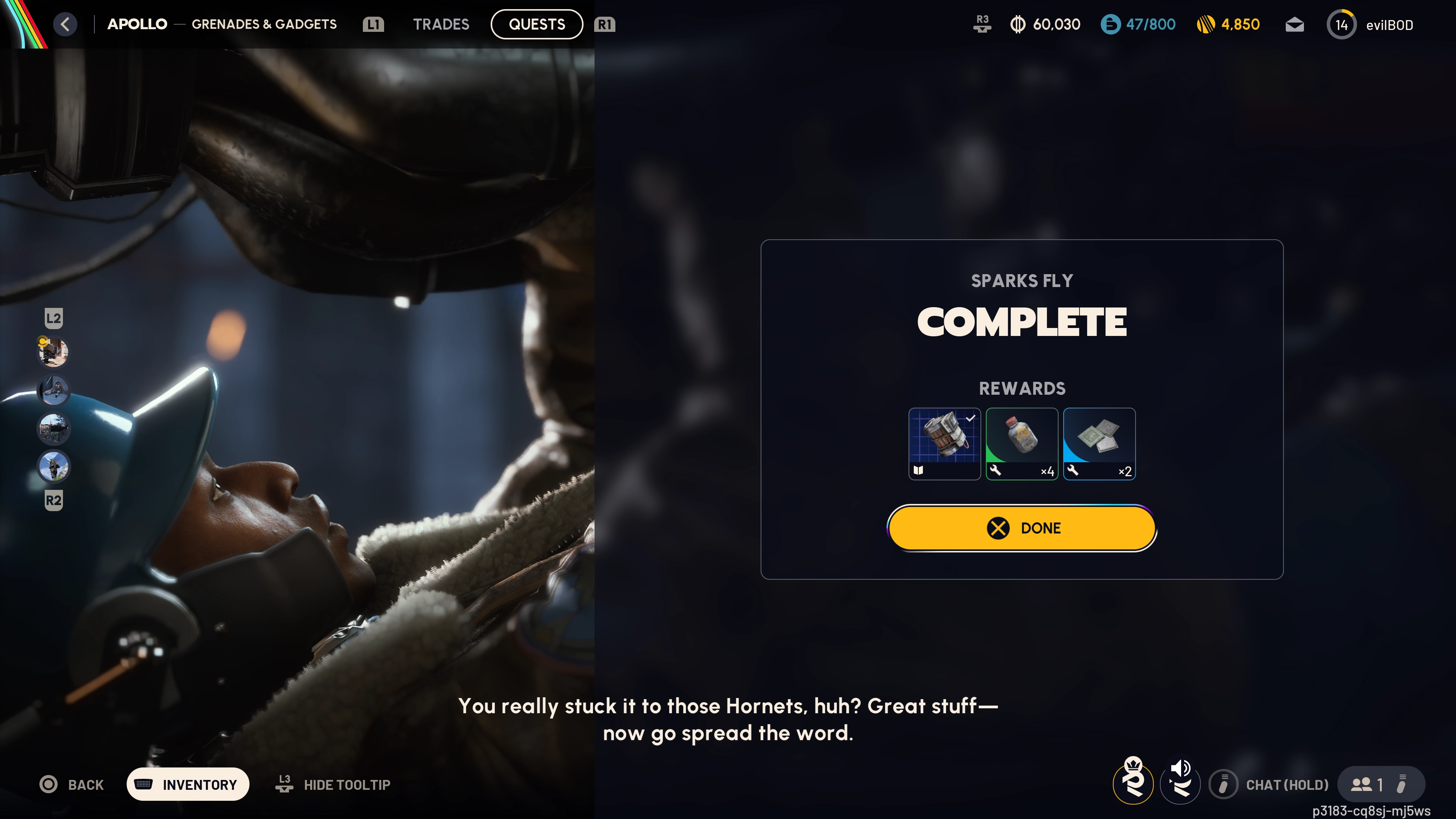This screenshot has width=1456, height=819.
Task: Go back using the left arrow chevron
Action: tap(65, 24)
